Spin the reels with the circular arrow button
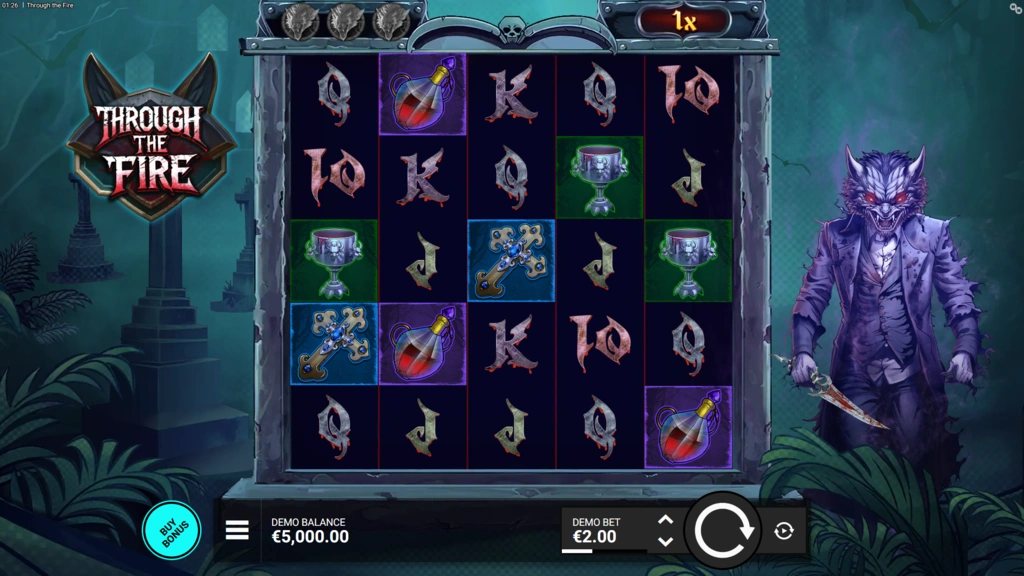 (724, 530)
